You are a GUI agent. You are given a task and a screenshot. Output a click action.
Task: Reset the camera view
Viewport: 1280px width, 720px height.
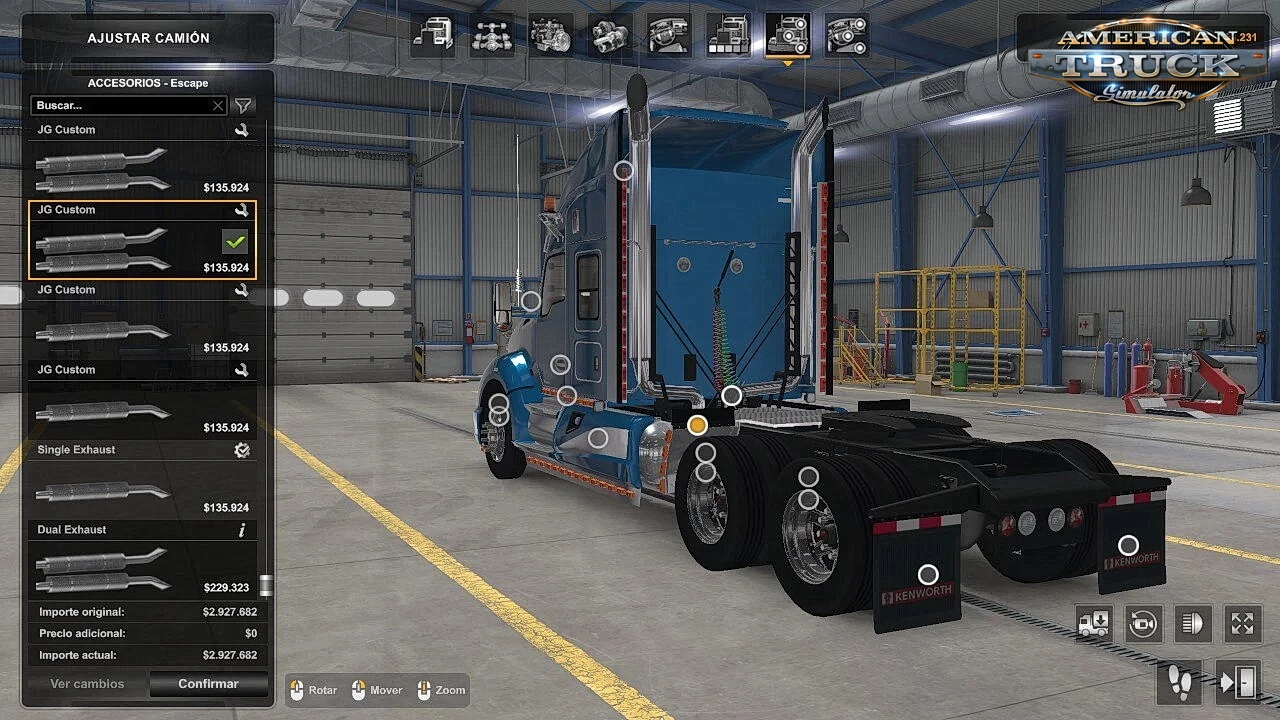point(1143,624)
